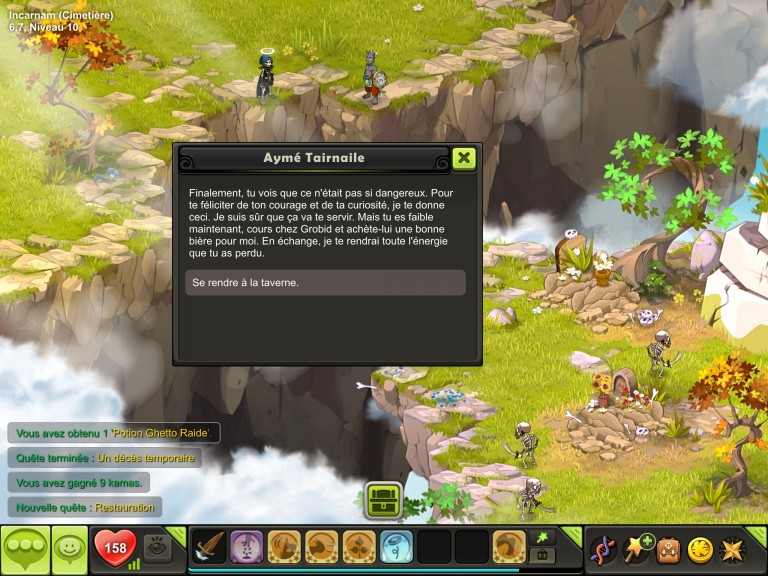The image size is (768, 576).
Task: Open the compass star map icon
Action: tap(733, 549)
